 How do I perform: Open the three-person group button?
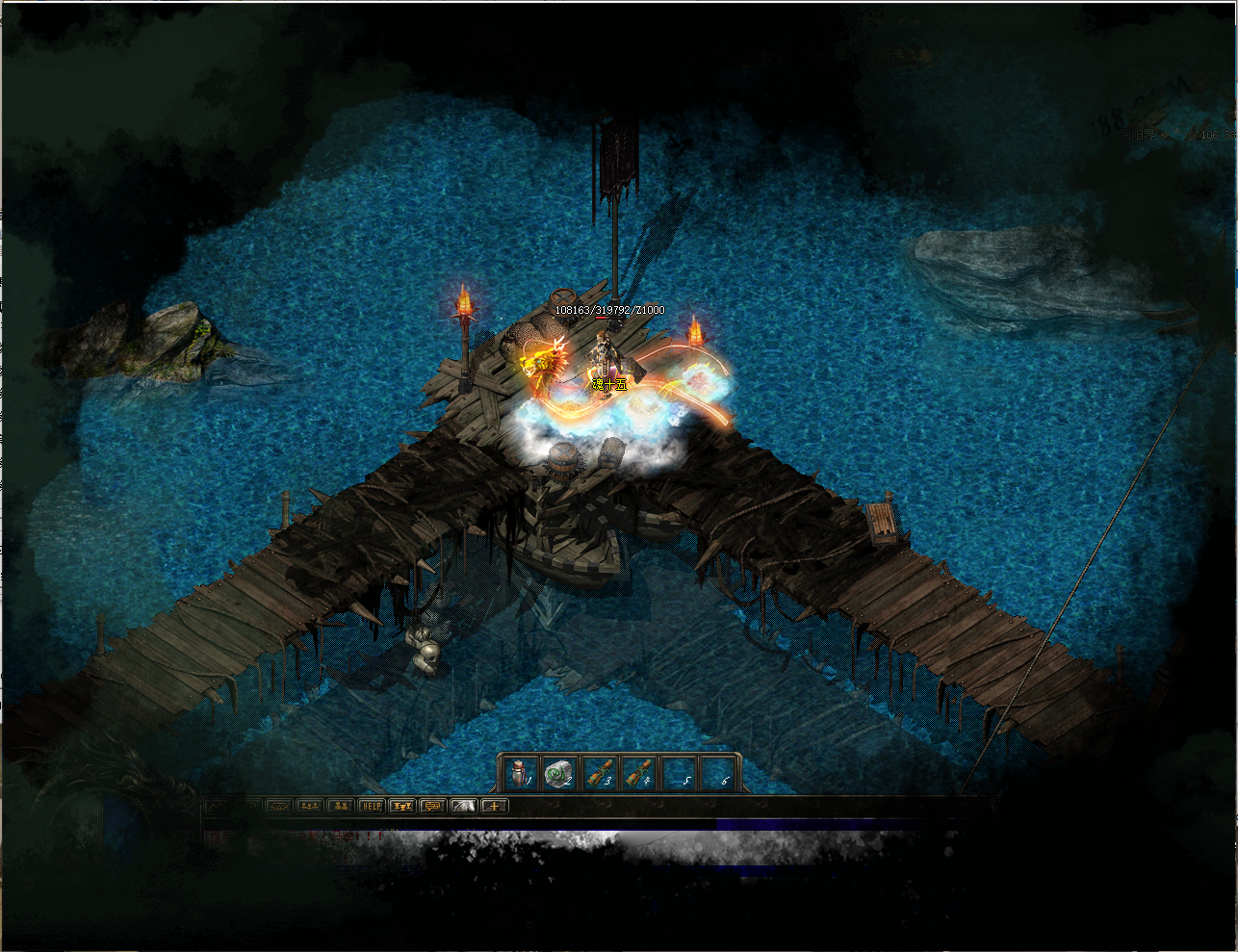click(x=309, y=806)
